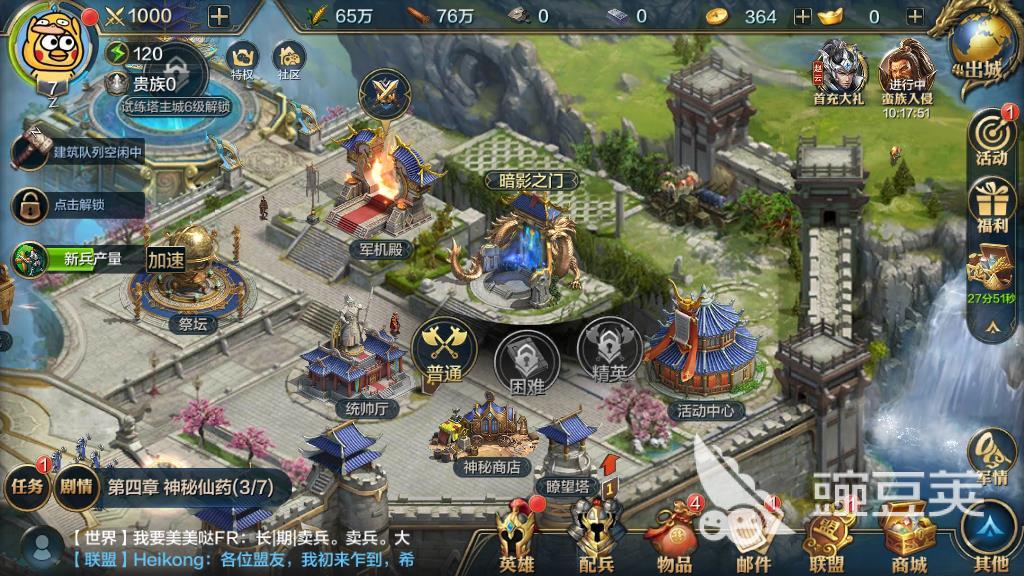Viewport: 1024px width, 576px height.
Task: Open the 物品 items bag
Action: click(673, 540)
